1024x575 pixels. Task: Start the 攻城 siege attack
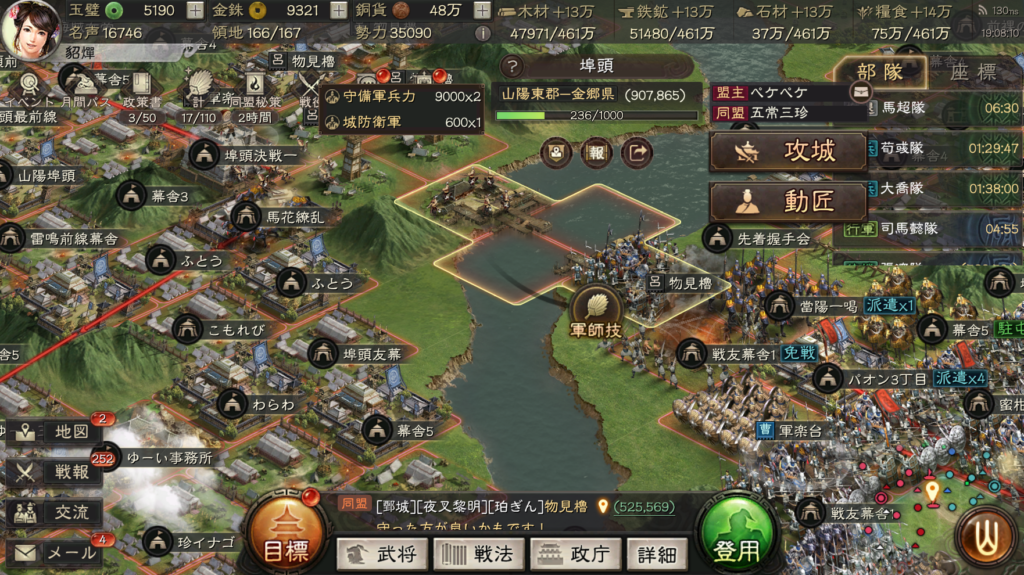pyautogui.click(x=788, y=151)
